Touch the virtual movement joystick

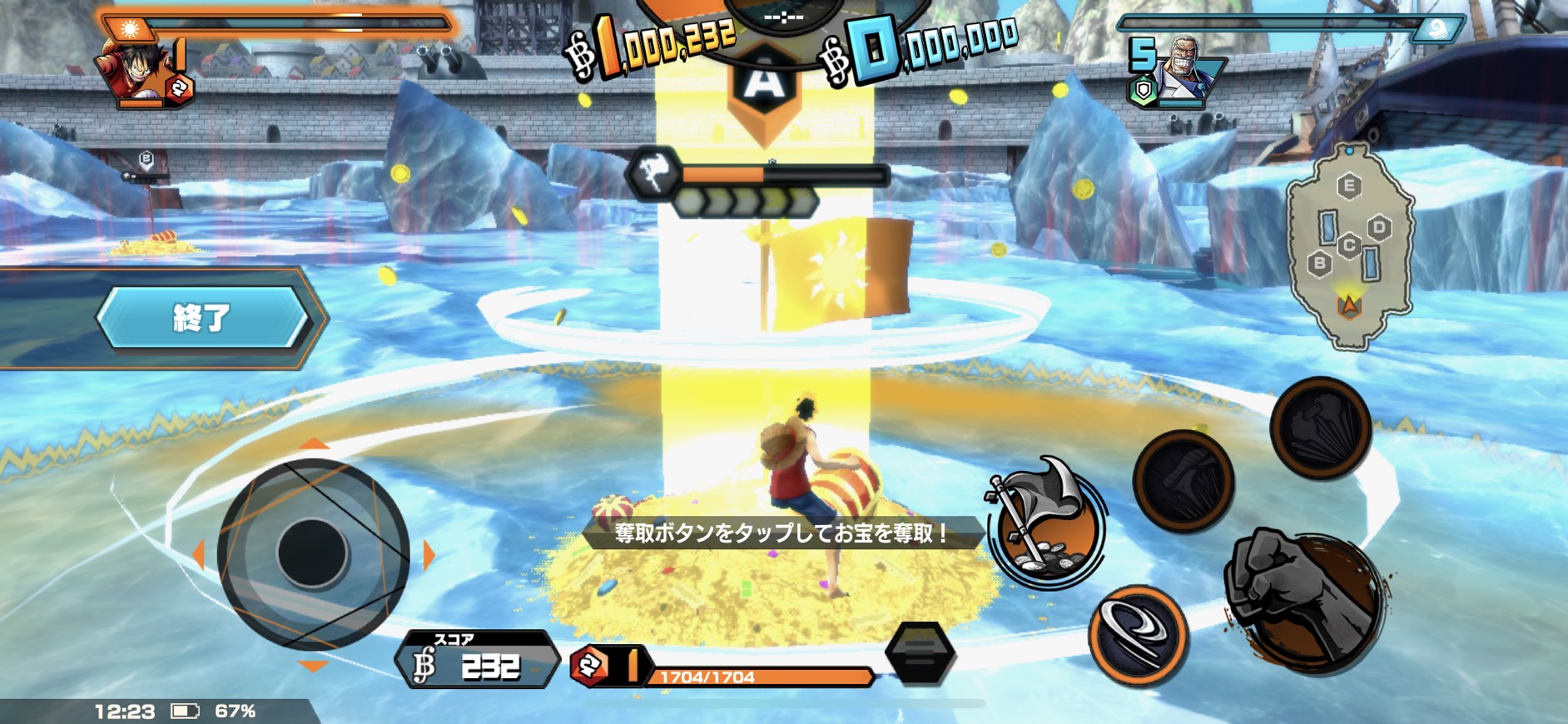point(313,553)
